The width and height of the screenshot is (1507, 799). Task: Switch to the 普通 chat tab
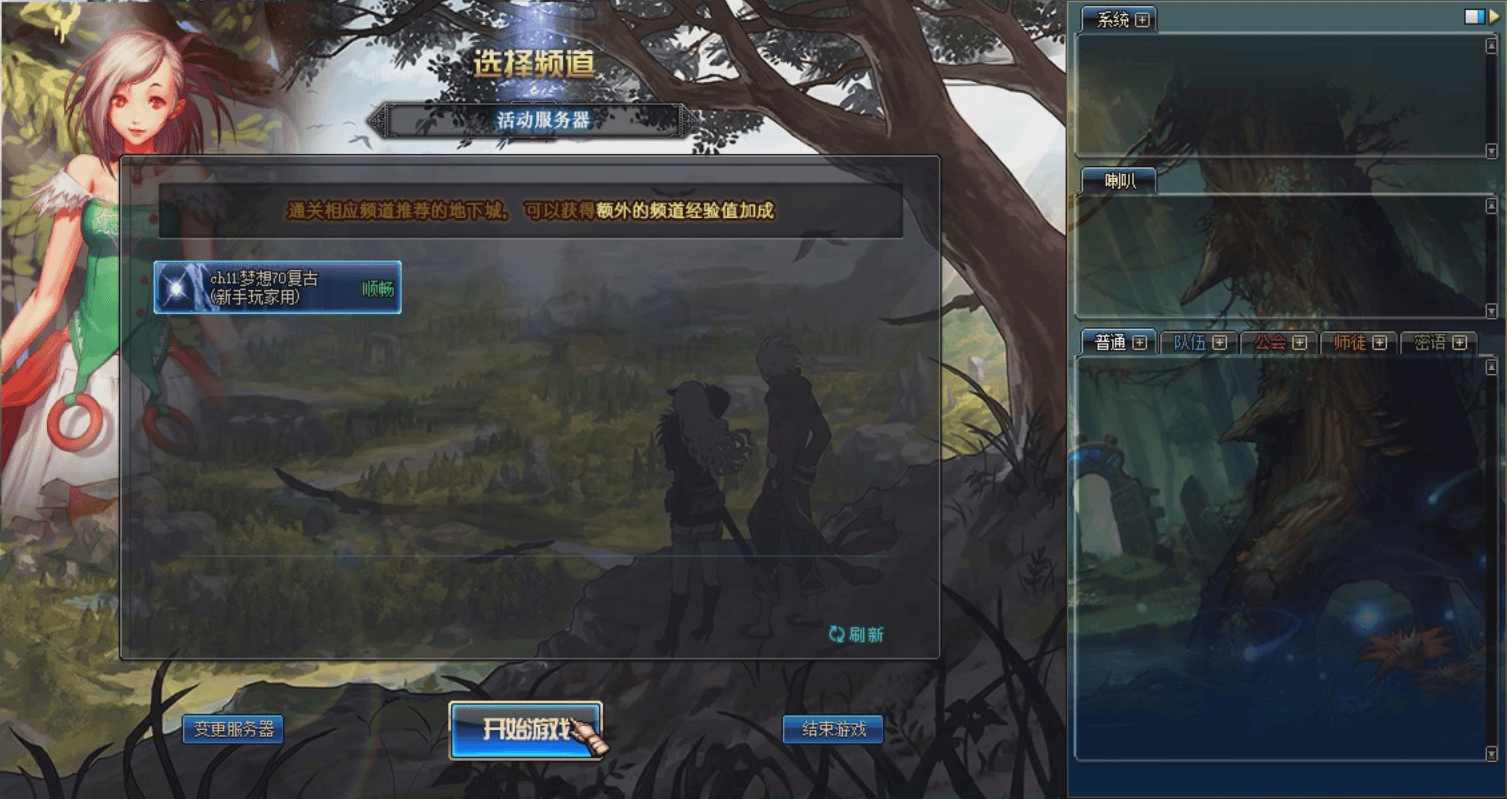(x=1108, y=341)
